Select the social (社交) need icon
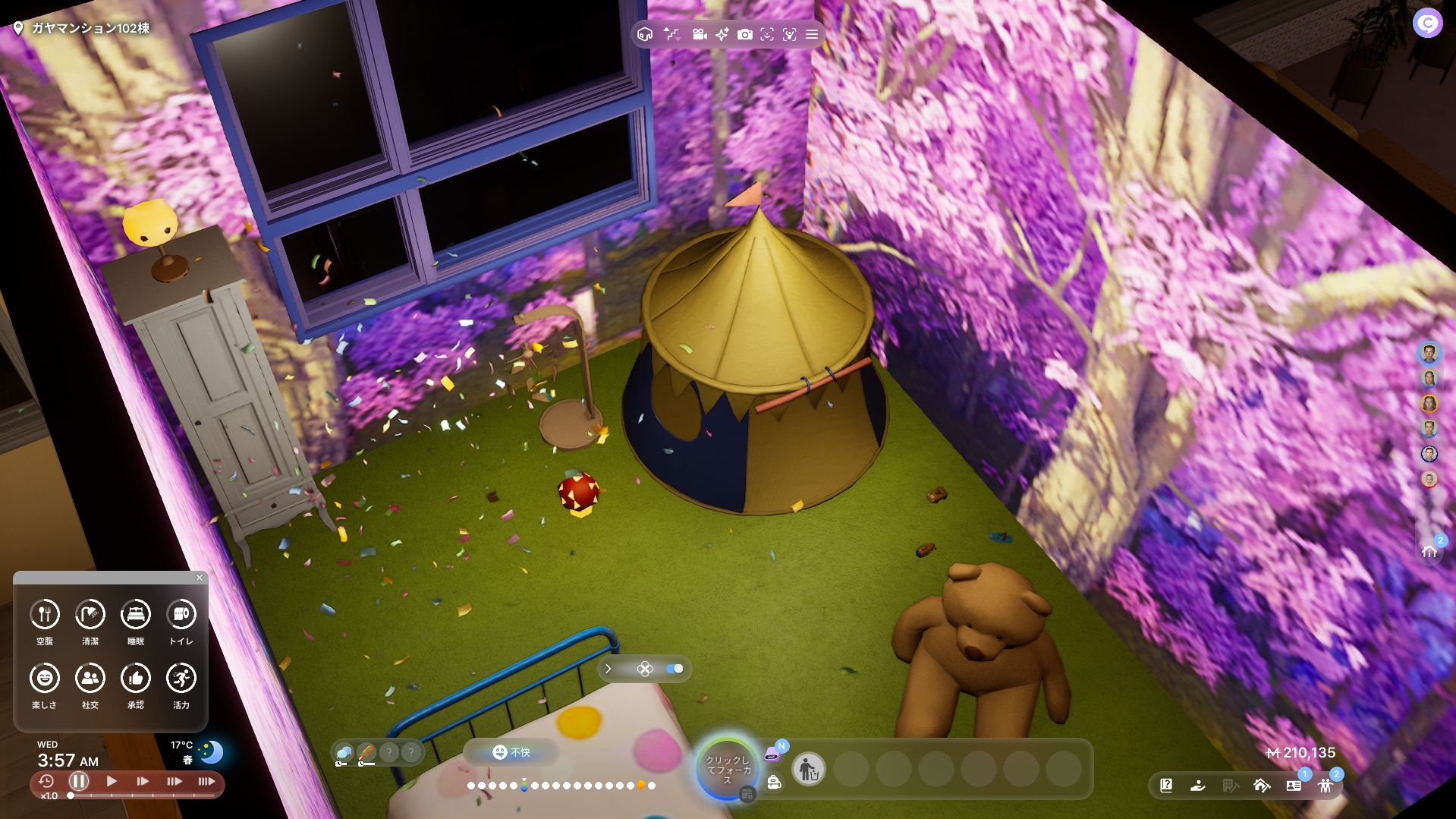 pos(90,678)
